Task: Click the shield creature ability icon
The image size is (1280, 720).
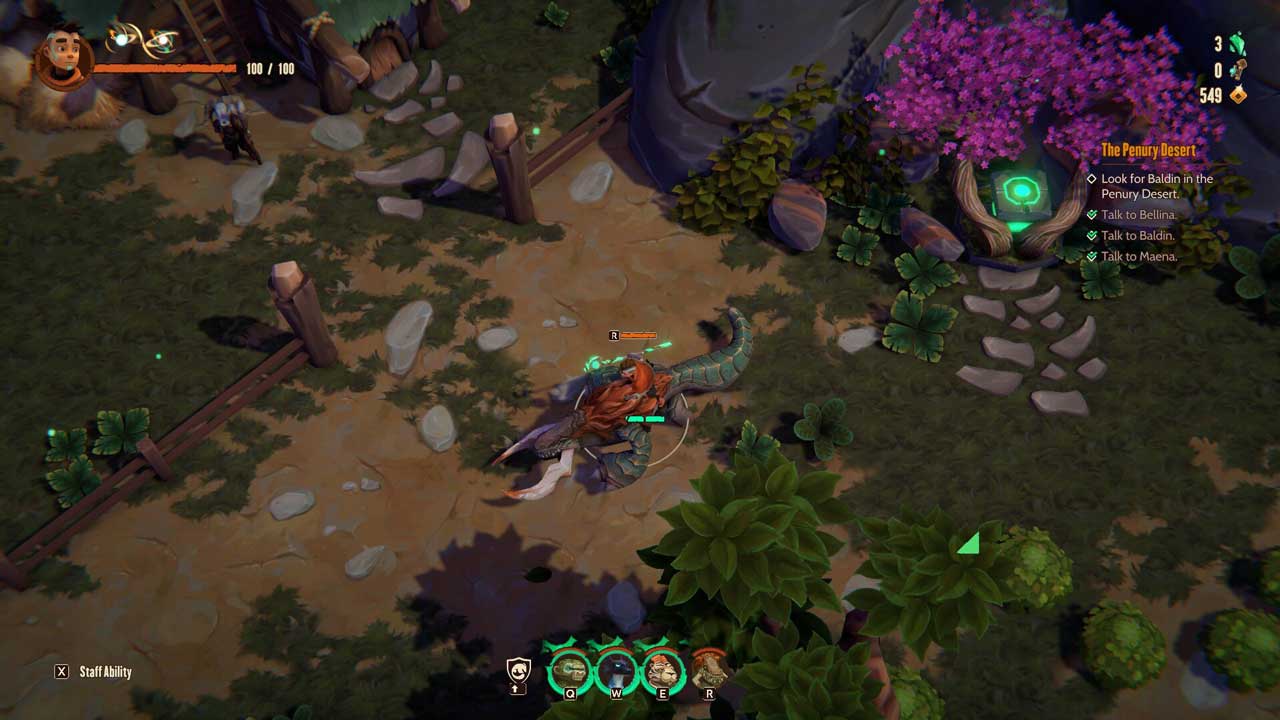Action: [x=518, y=670]
